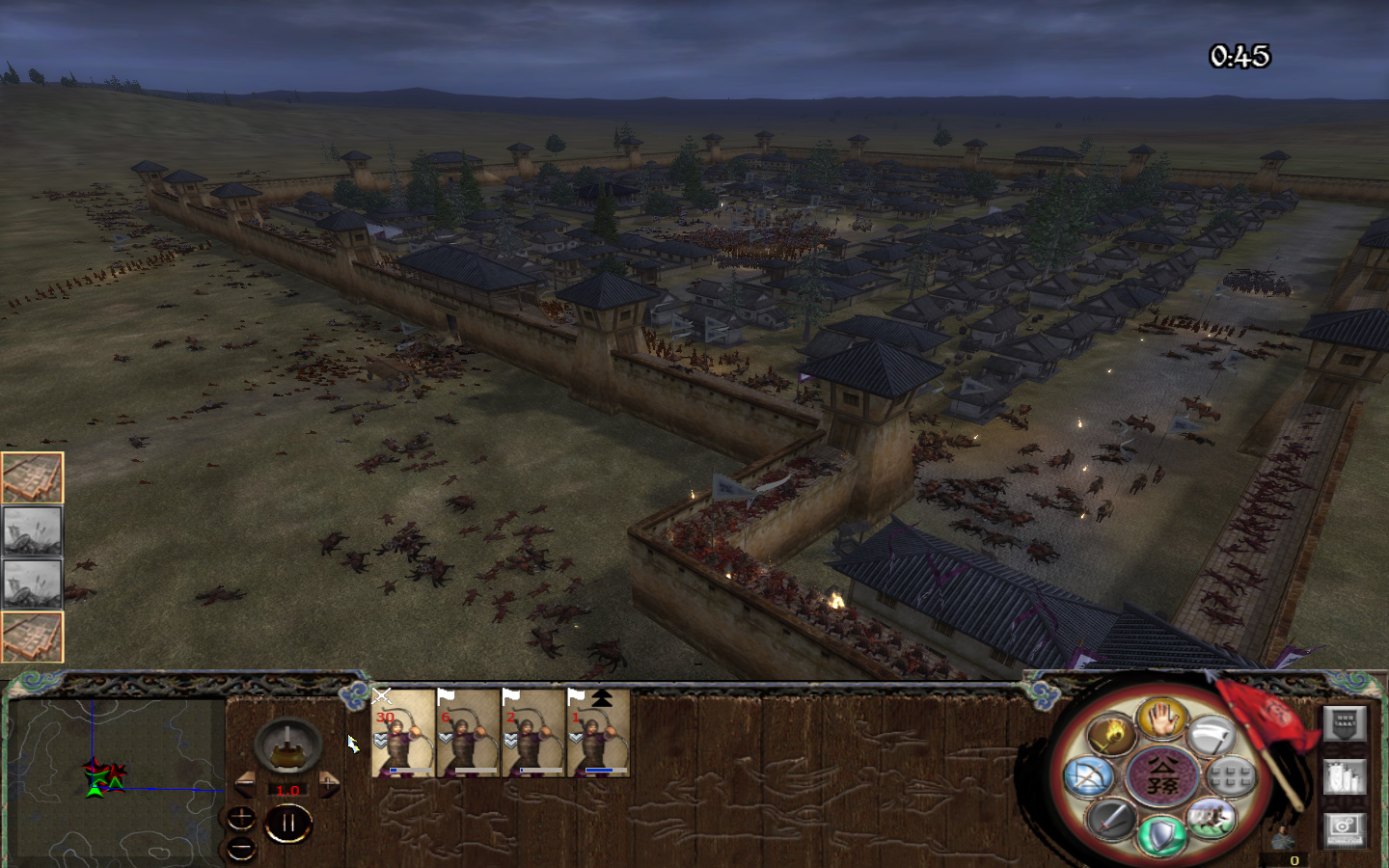Screen dimensions: 1389x868
Task: Select the routing archer card with black chevrons
Action: 598,735
